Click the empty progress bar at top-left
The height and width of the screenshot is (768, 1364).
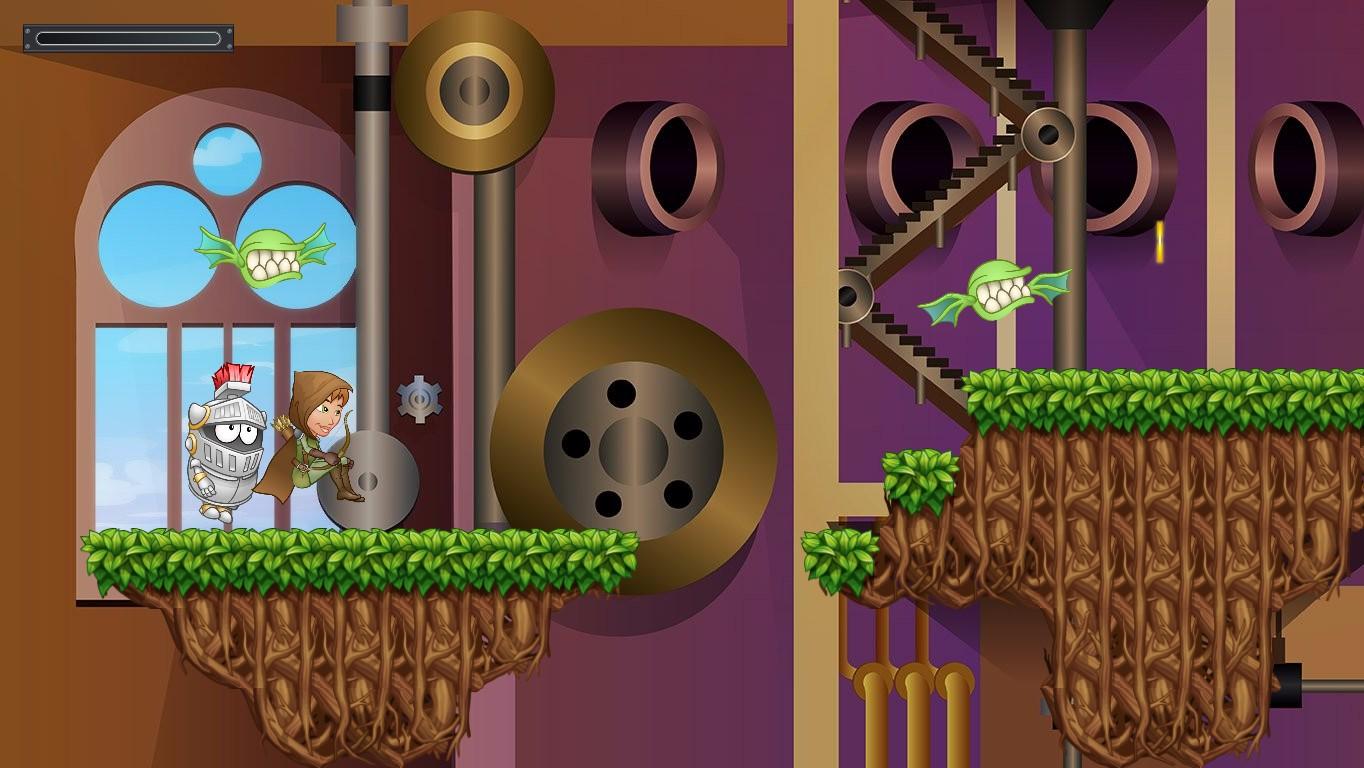pyautogui.click(x=128, y=37)
